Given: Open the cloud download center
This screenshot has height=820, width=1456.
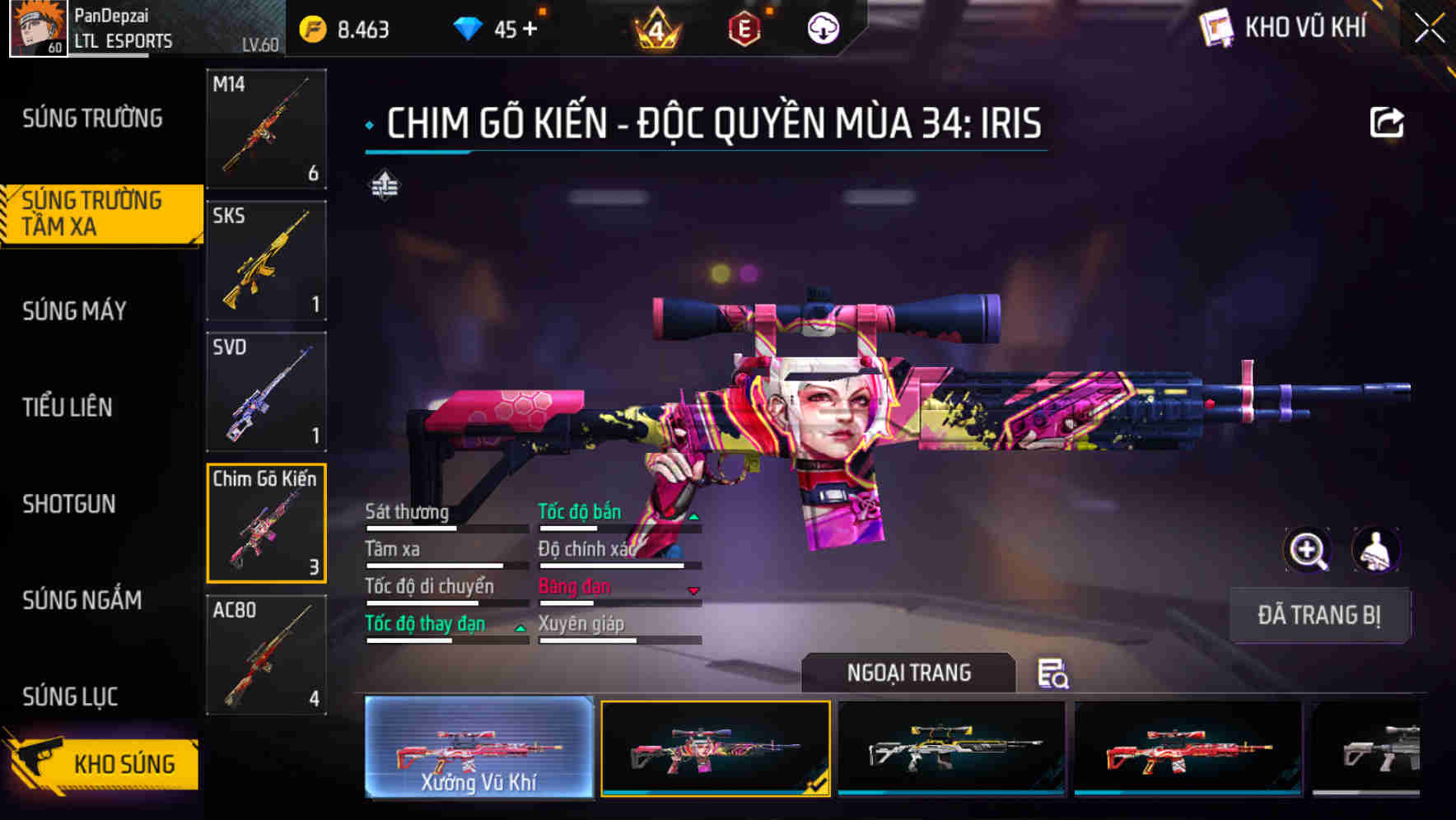Looking at the screenshot, I should click(x=822, y=27).
